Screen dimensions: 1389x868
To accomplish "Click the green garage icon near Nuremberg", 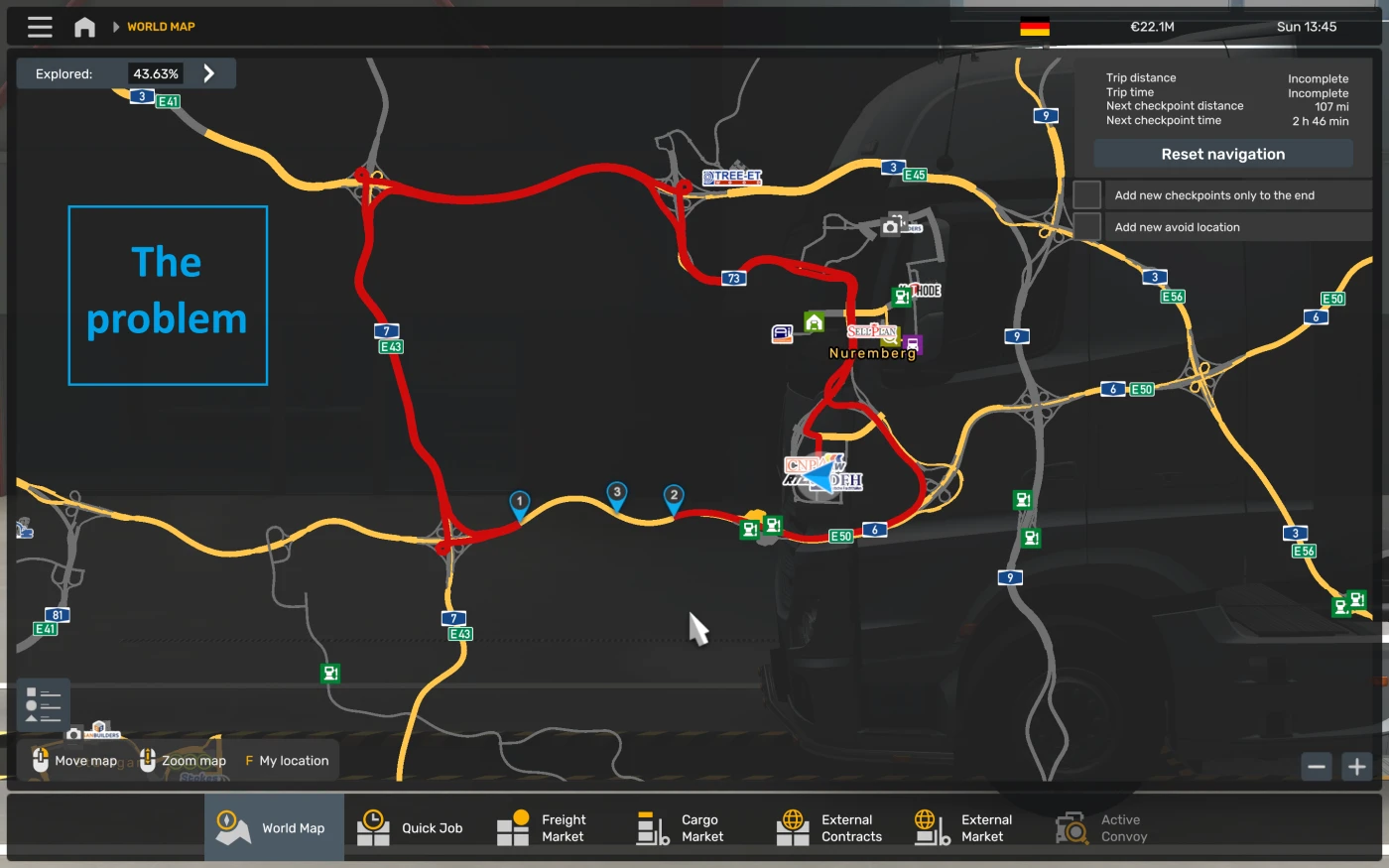I will click(x=814, y=322).
